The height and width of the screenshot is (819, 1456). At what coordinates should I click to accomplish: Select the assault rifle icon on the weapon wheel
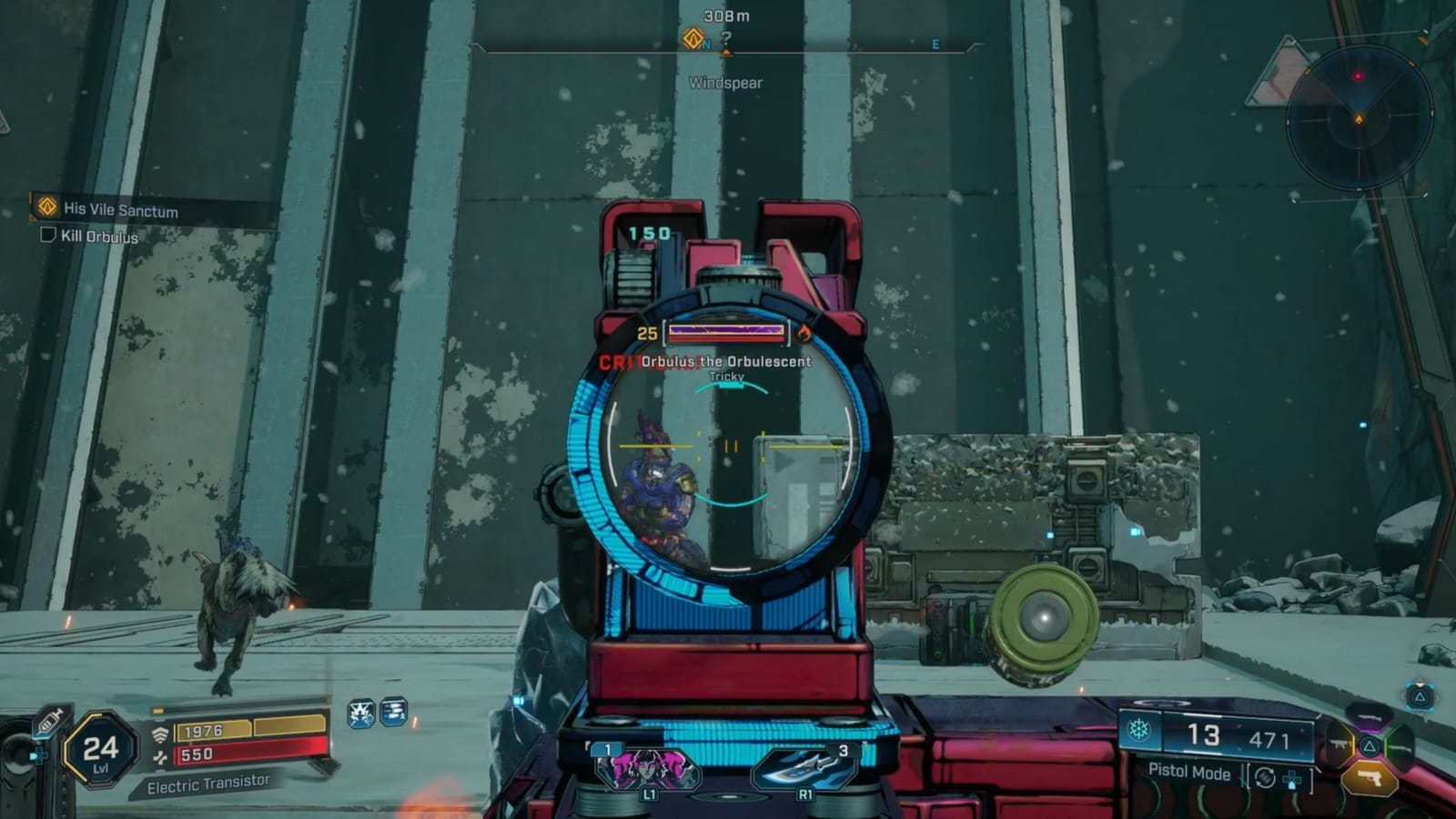pyautogui.click(x=1340, y=743)
